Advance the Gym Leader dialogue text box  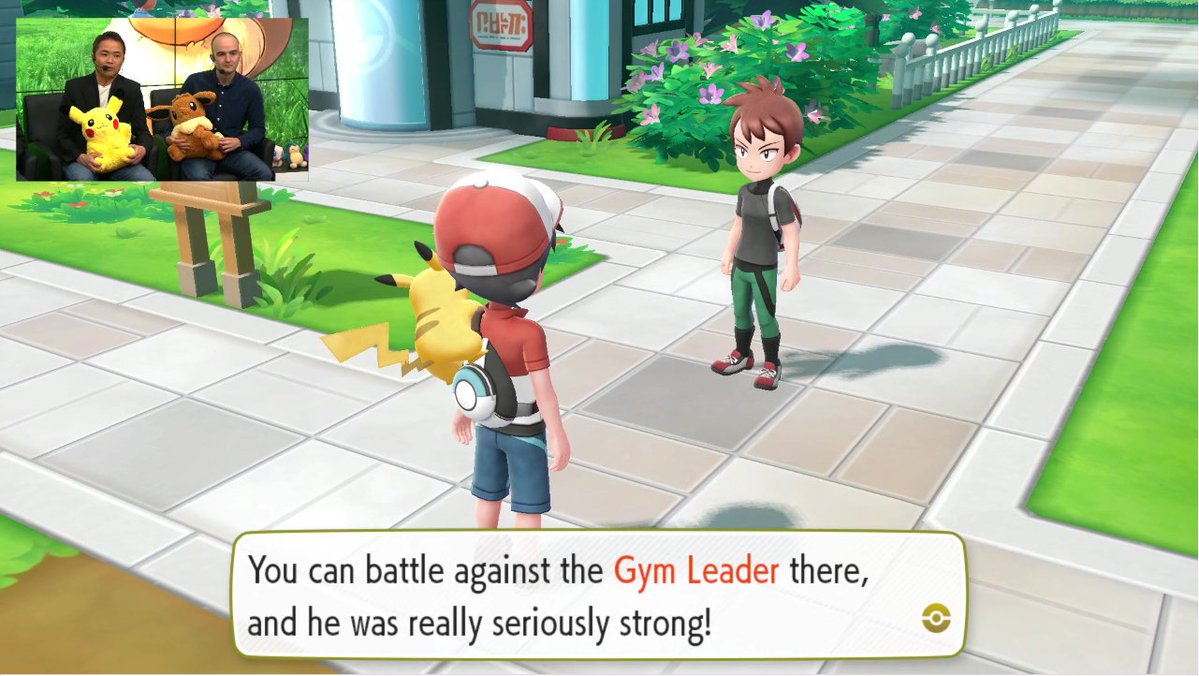pos(598,597)
